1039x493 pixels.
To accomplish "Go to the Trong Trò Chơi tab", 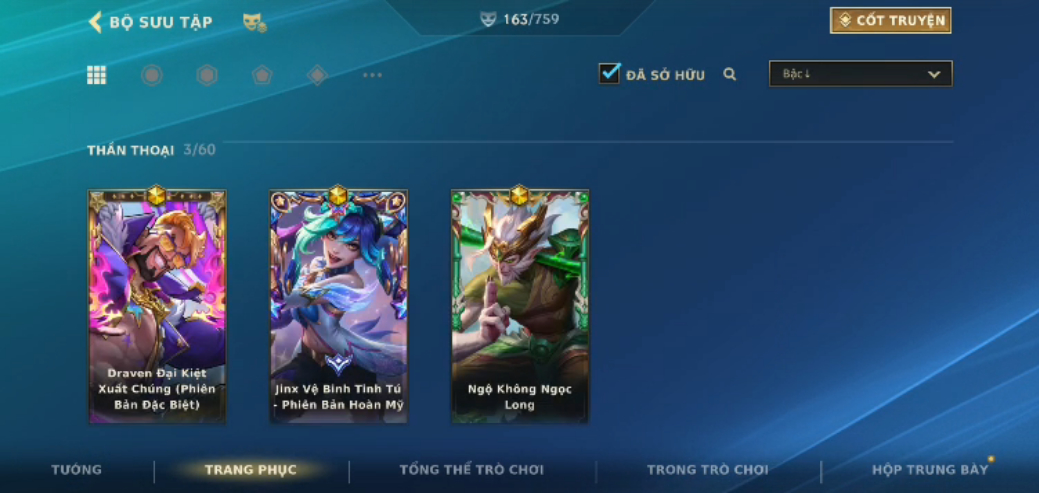I will click(708, 470).
